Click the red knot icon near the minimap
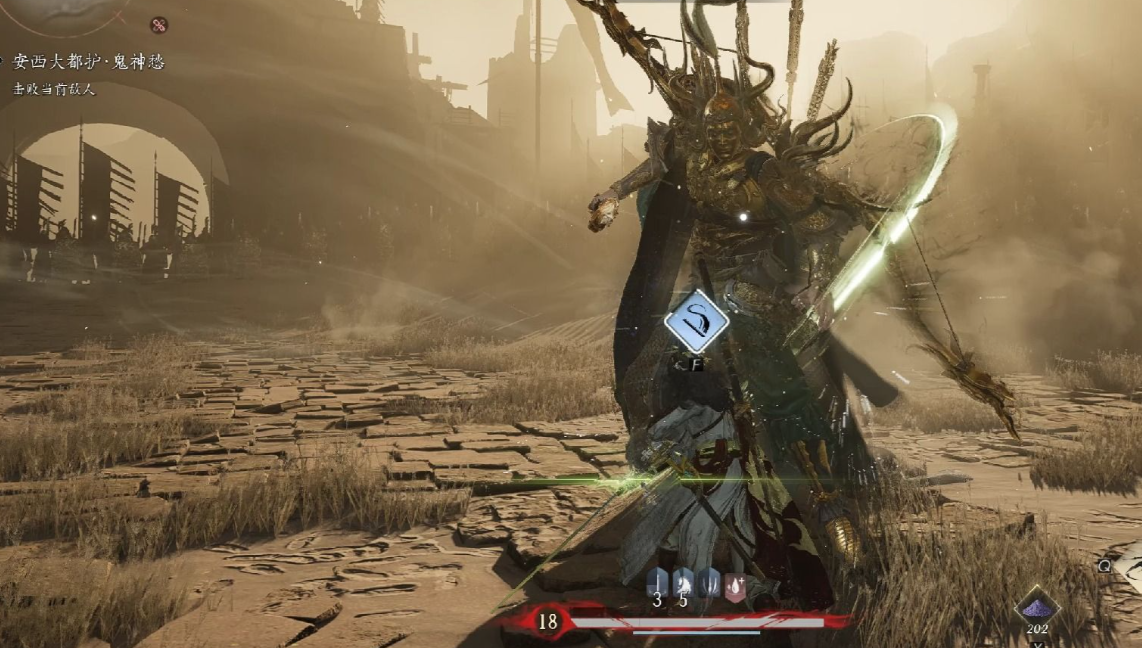The width and height of the screenshot is (1142, 648). point(158,25)
